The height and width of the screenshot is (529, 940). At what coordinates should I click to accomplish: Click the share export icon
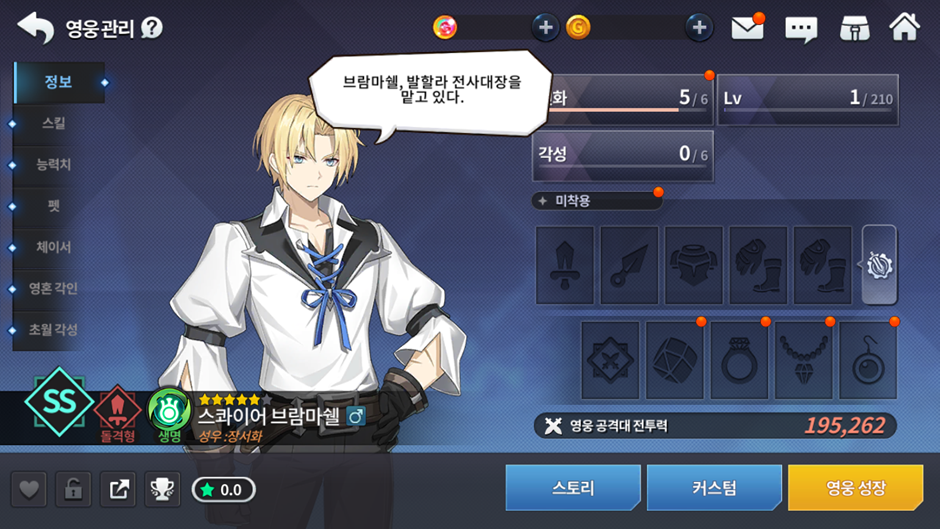[118, 489]
